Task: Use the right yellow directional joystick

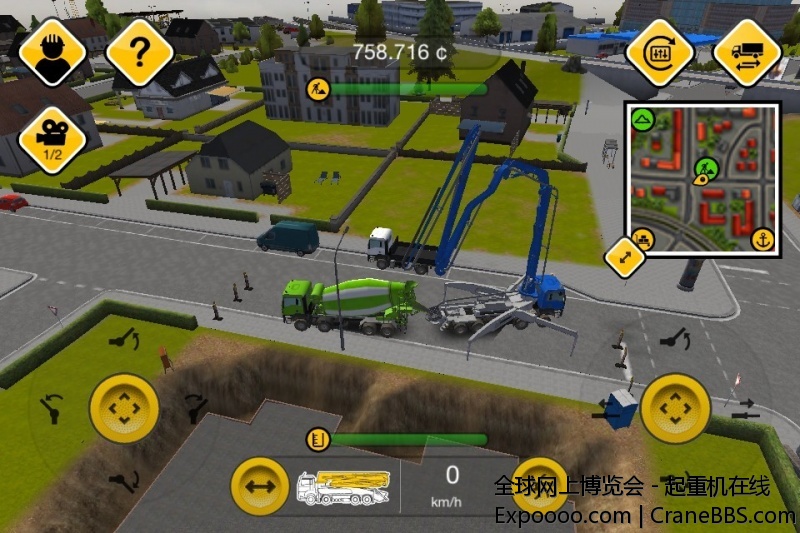Action: (x=675, y=409)
